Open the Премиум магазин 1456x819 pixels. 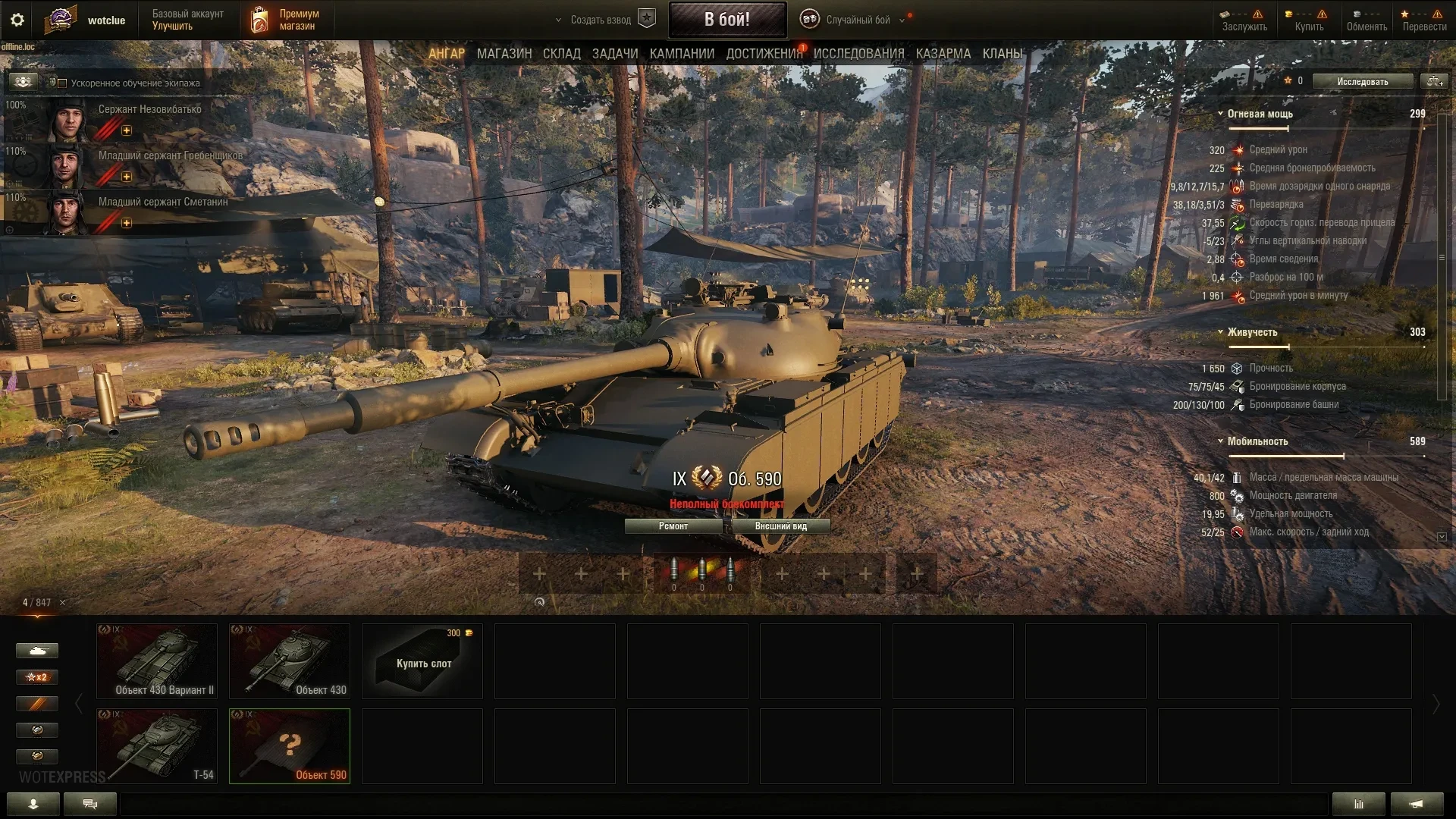[287, 20]
